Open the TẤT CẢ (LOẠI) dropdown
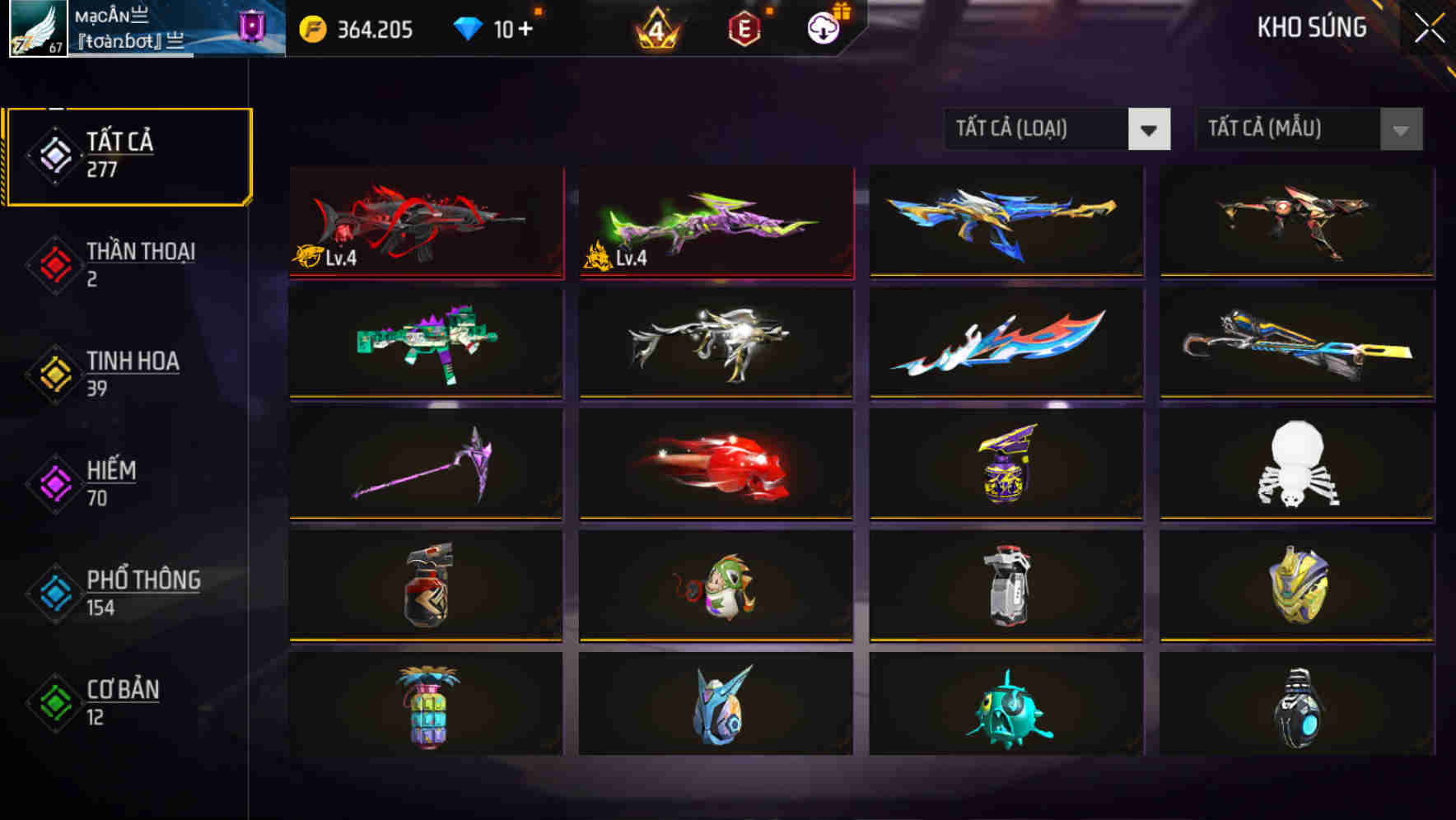The image size is (1456, 820). (1057, 129)
